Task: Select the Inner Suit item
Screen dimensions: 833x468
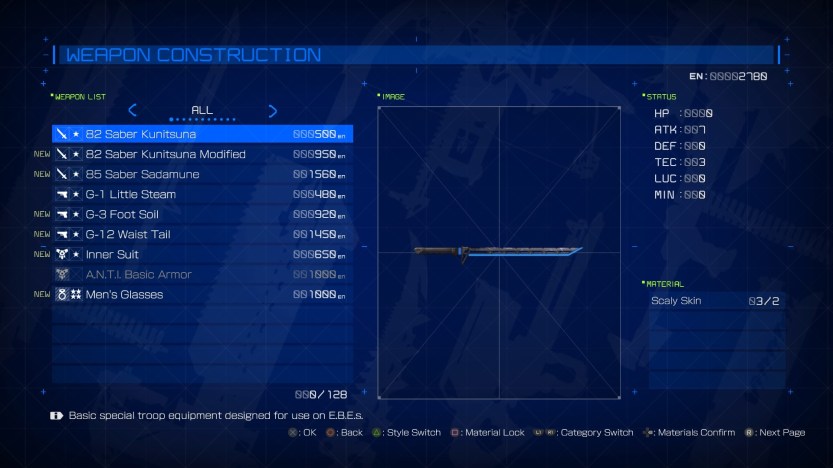Action: coord(202,254)
